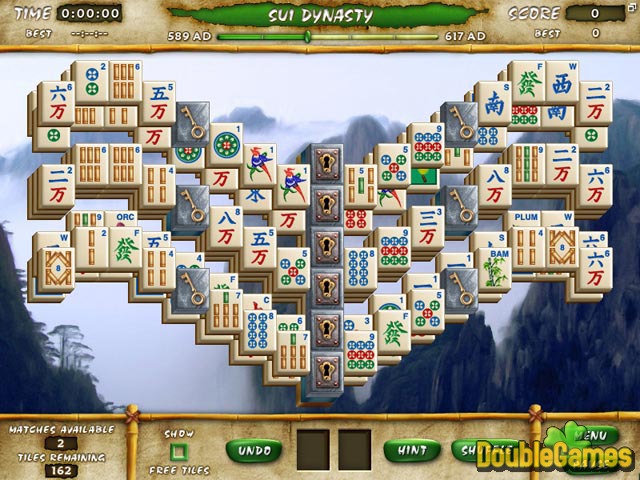
Task: Toggle the Show Free Tiles checkbox
Action: (x=178, y=453)
